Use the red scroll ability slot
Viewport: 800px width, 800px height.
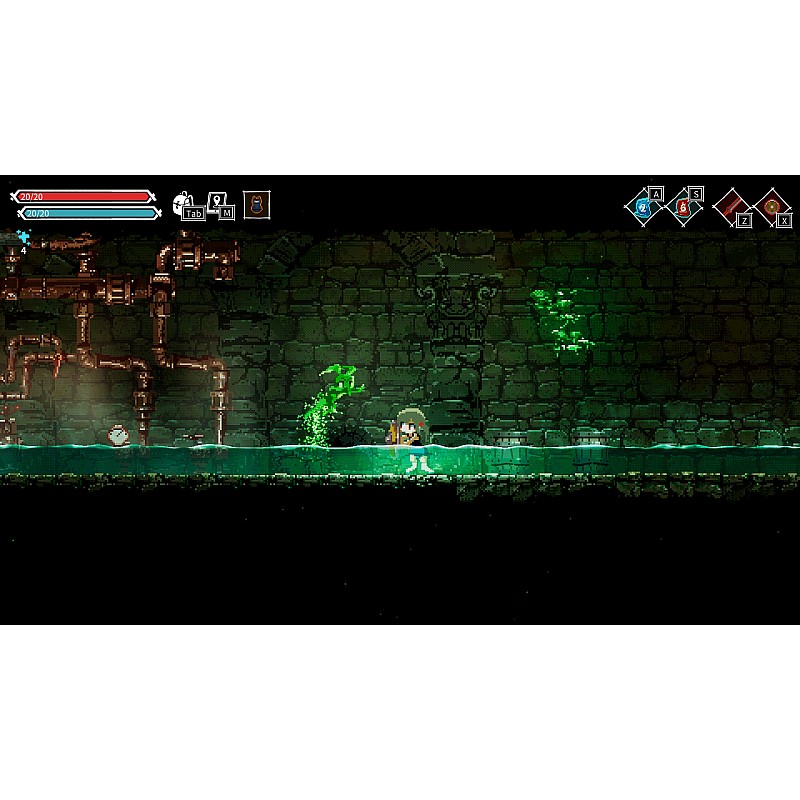pyautogui.click(x=684, y=208)
